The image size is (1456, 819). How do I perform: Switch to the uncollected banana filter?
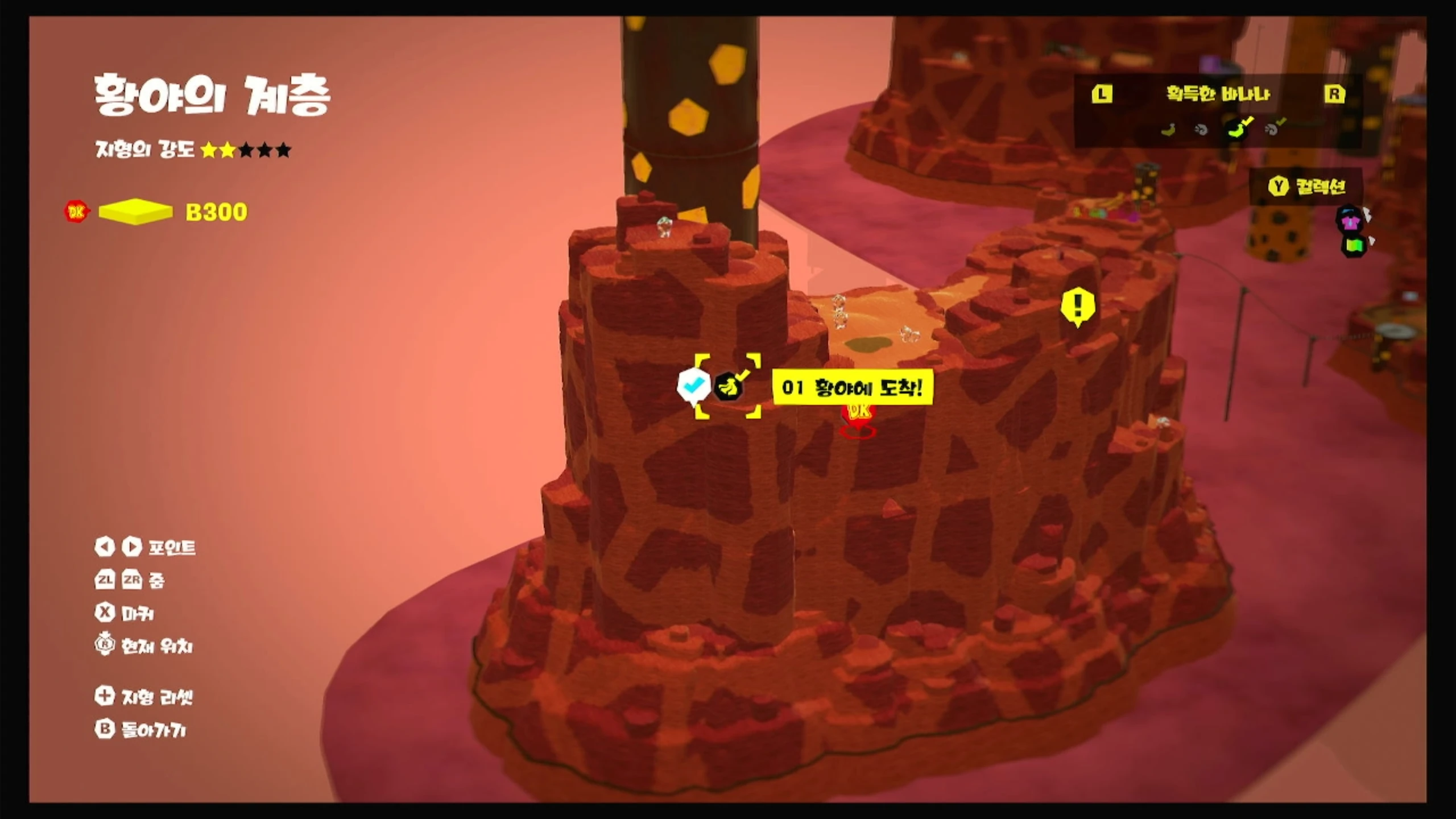pos(1169,130)
